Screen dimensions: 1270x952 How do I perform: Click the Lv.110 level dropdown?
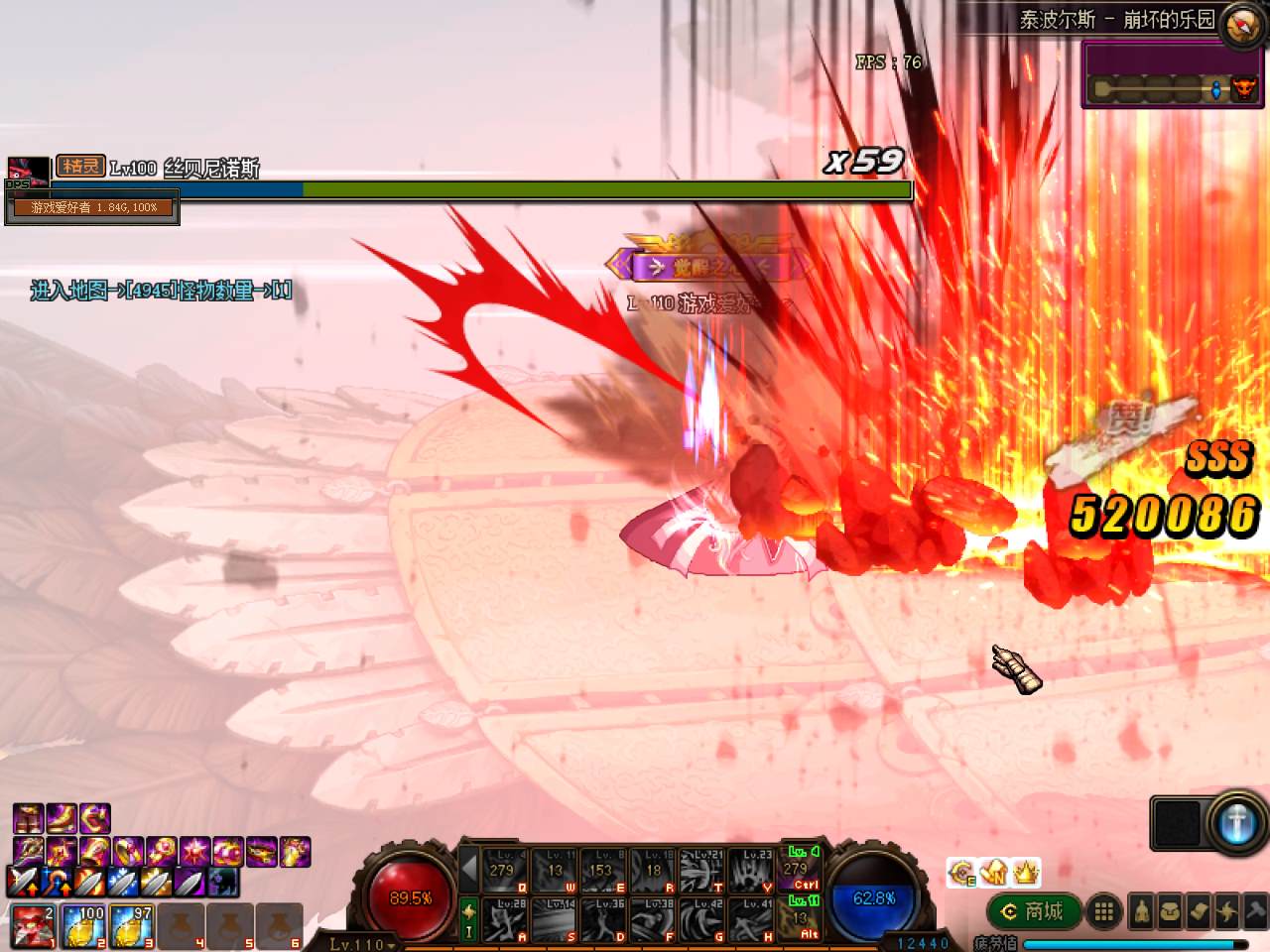point(361,944)
